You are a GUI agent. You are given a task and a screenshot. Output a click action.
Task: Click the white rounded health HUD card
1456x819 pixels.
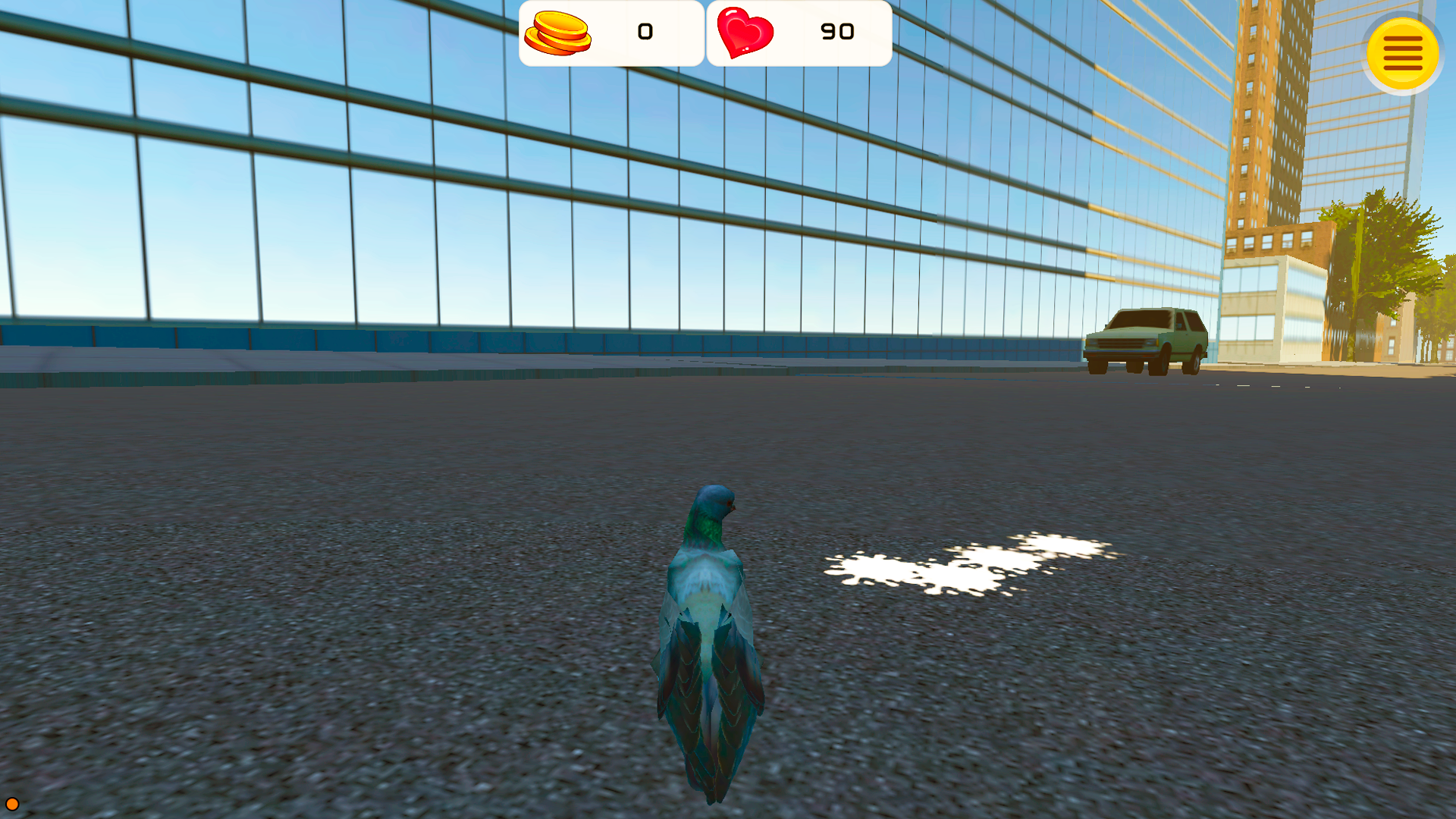(x=798, y=33)
